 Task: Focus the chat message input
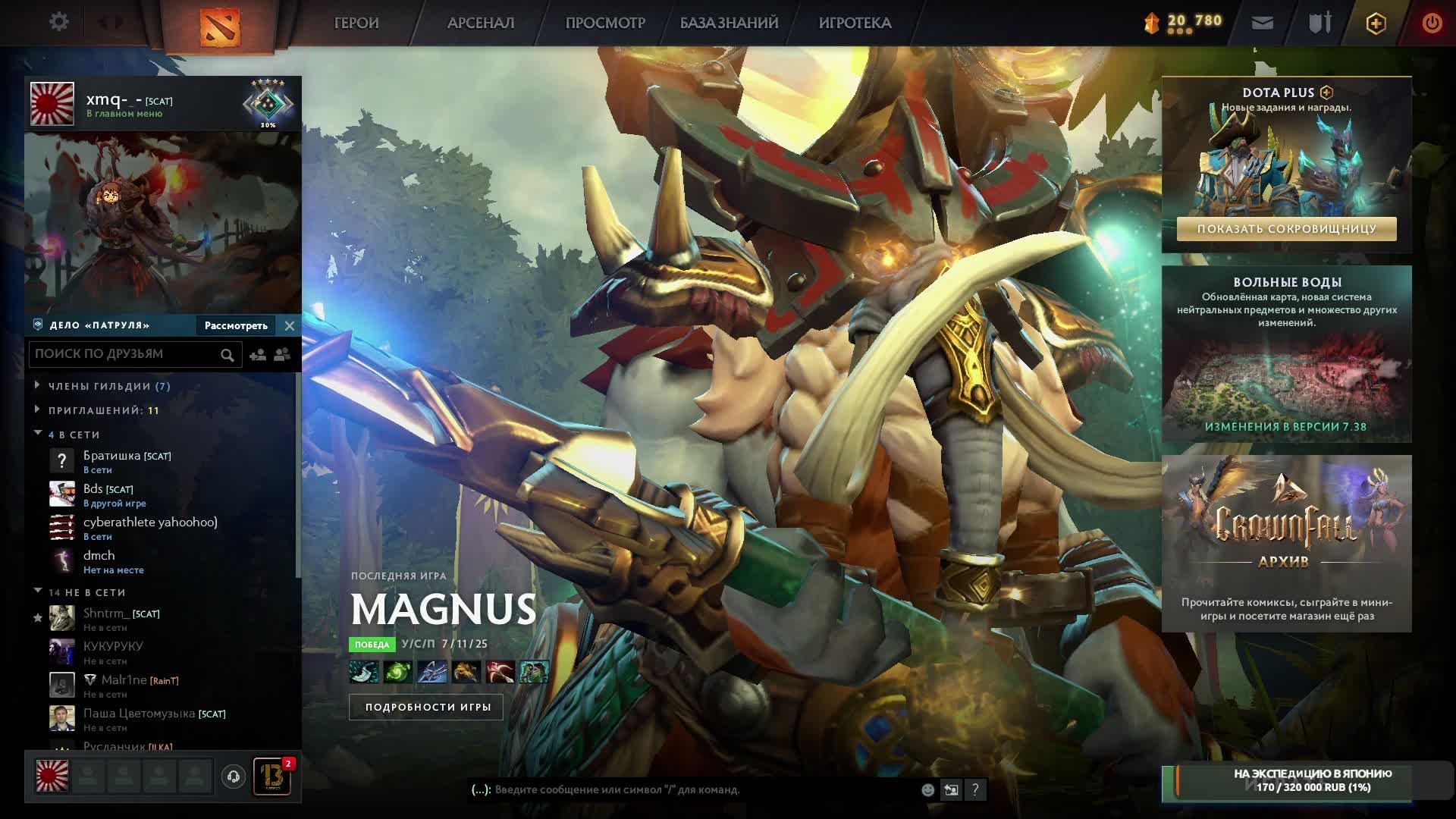pyautogui.click(x=698, y=789)
